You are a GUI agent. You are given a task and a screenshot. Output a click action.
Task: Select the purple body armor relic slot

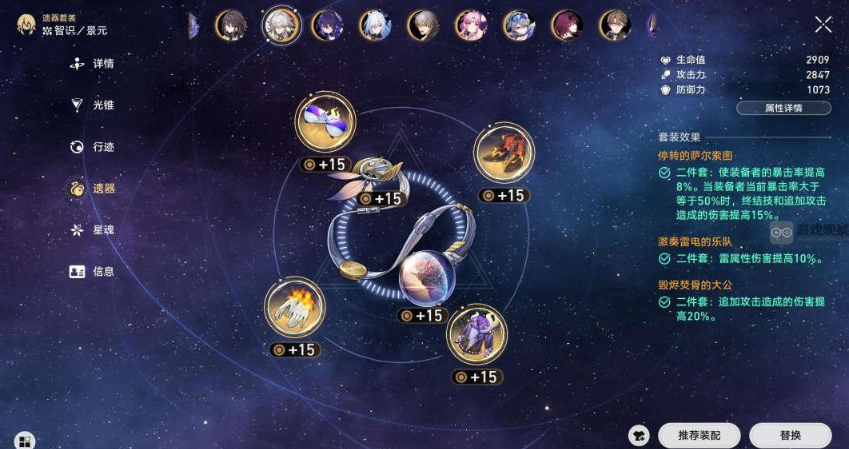[x=476, y=334]
